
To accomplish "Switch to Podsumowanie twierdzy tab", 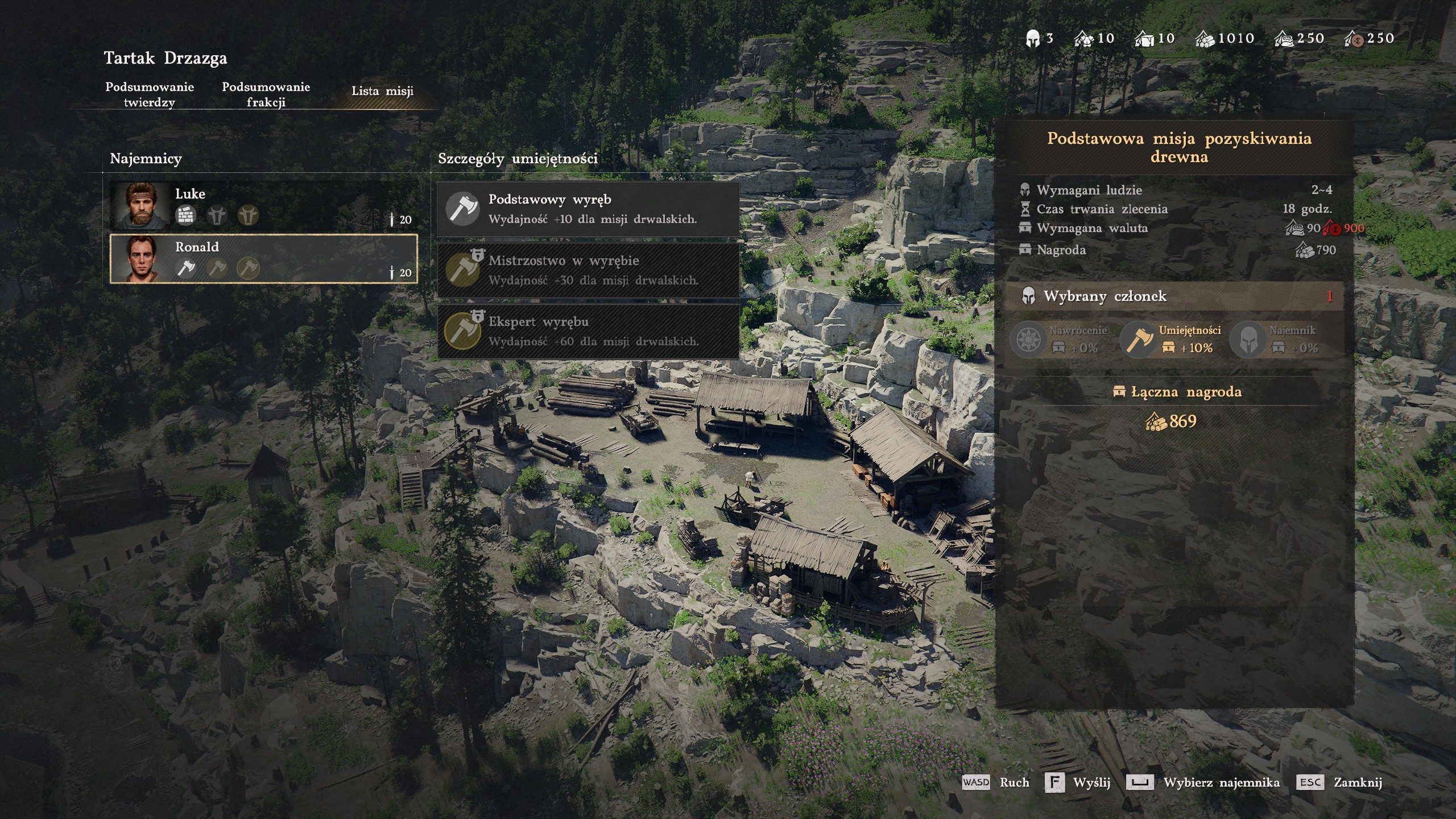I will [x=150, y=94].
